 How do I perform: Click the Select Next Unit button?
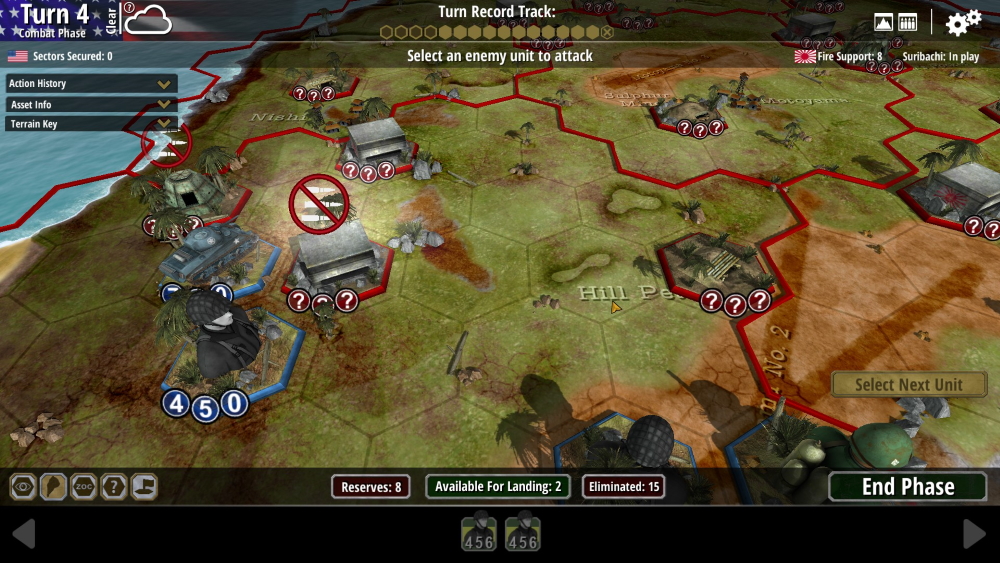(x=908, y=385)
